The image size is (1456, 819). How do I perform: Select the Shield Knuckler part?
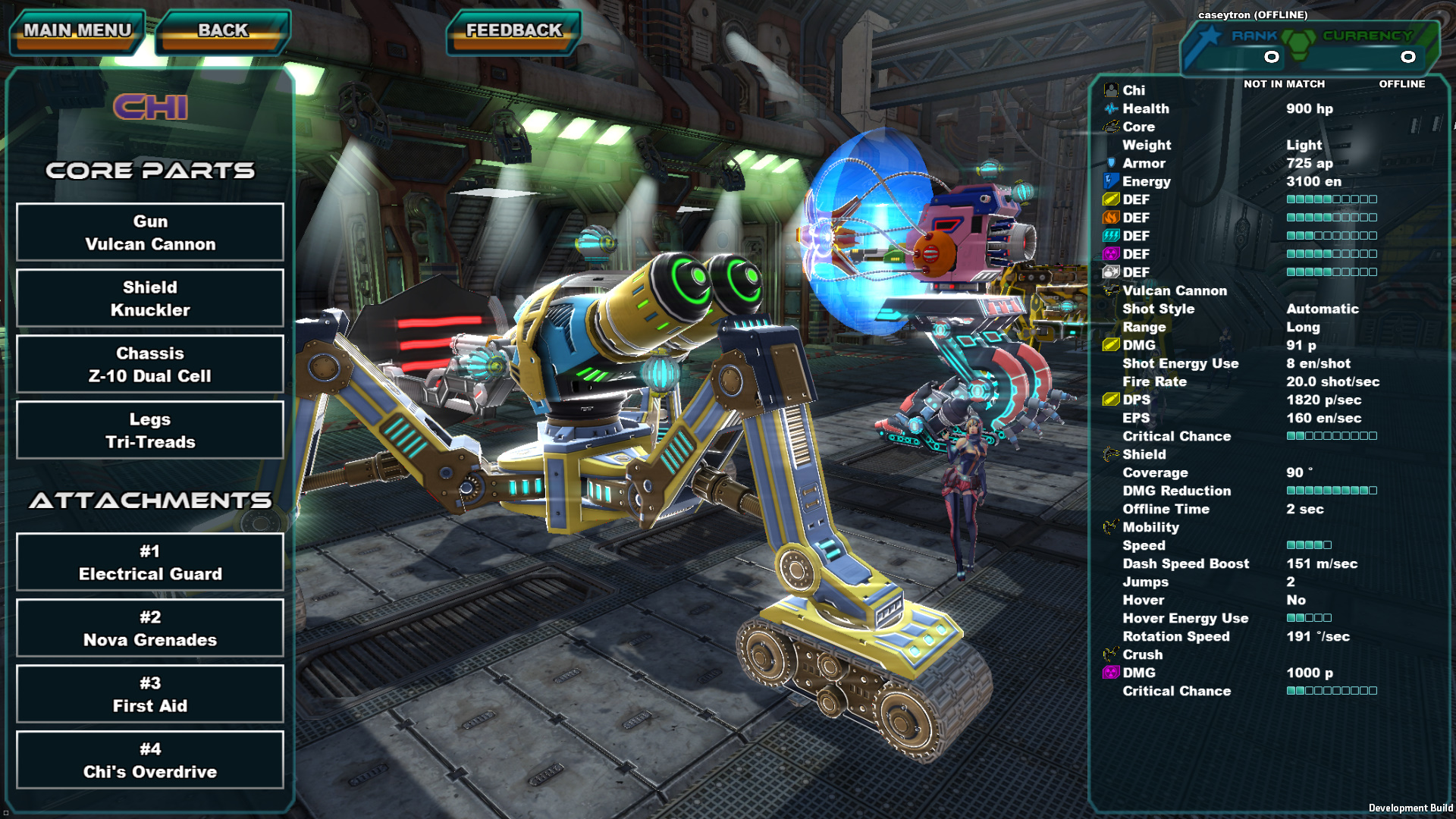149,298
